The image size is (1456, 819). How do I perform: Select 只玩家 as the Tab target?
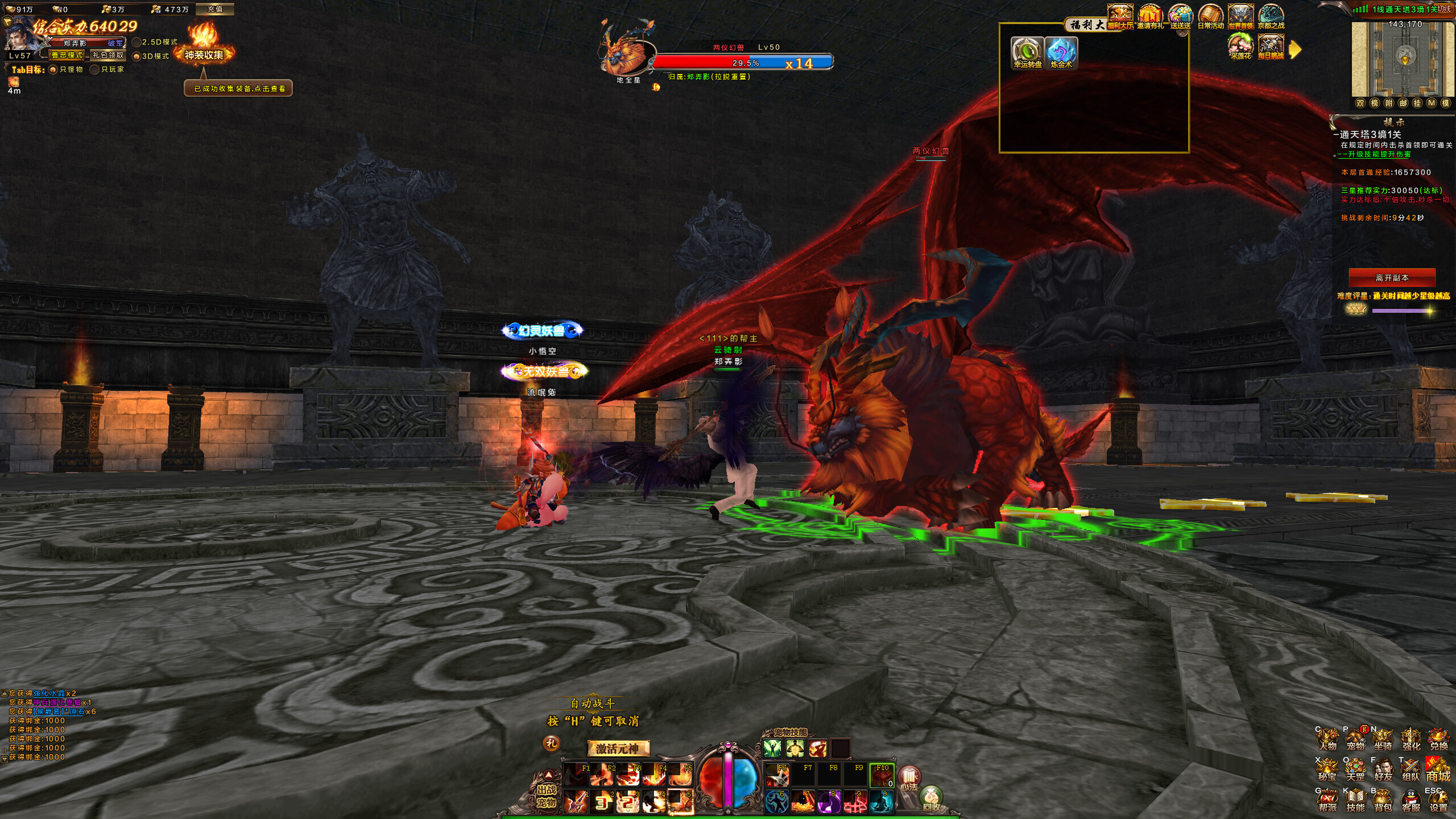[x=95, y=69]
